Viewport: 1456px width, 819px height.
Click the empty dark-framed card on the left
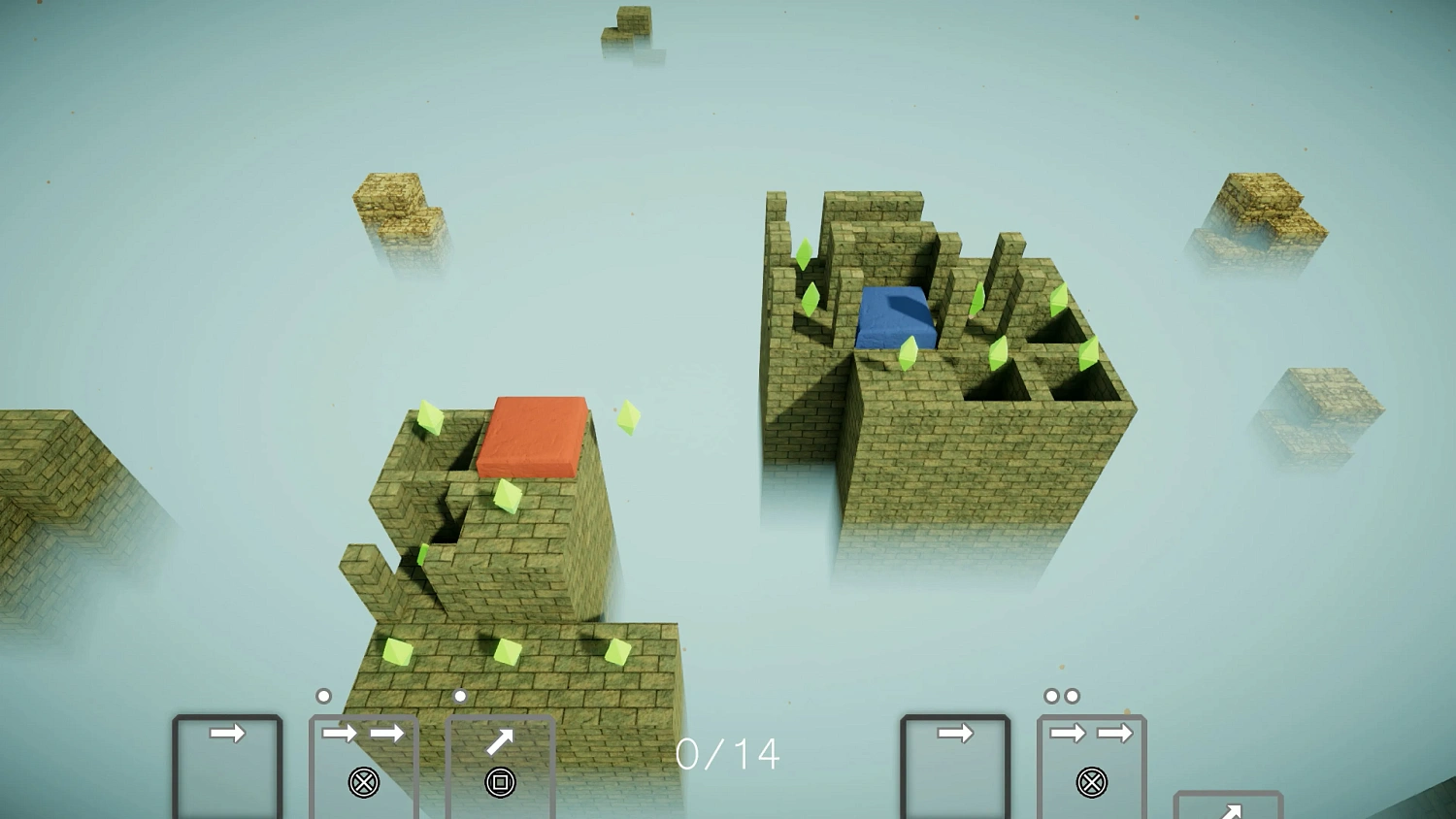[226, 767]
